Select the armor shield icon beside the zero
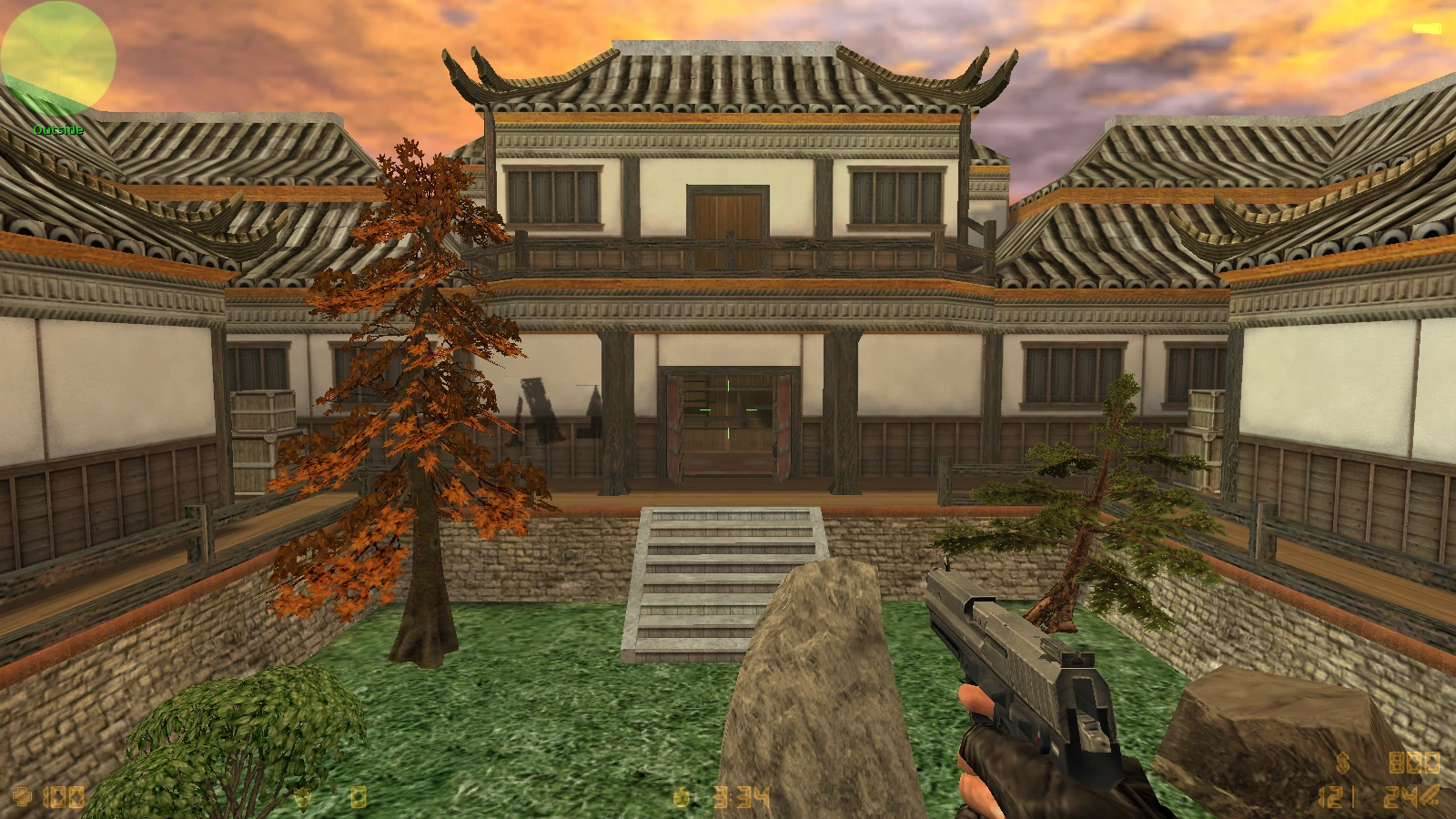Image resolution: width=1456 pixels, height=819 pixels. [303, 798]
